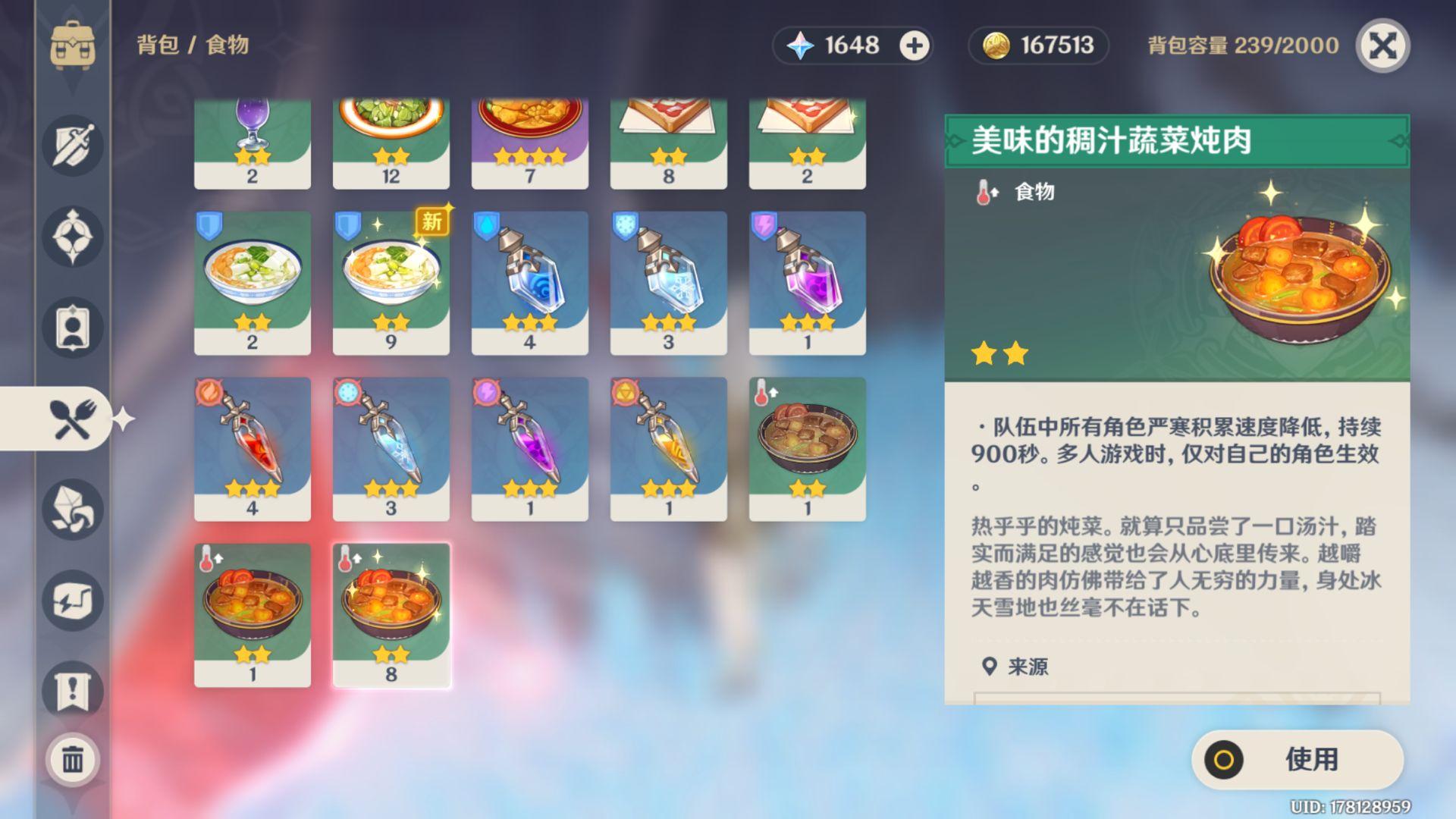Open the weapons inventory tab (sword icon)
Viewport: 1456px width, 819px height.
click(x=72, y=146)
